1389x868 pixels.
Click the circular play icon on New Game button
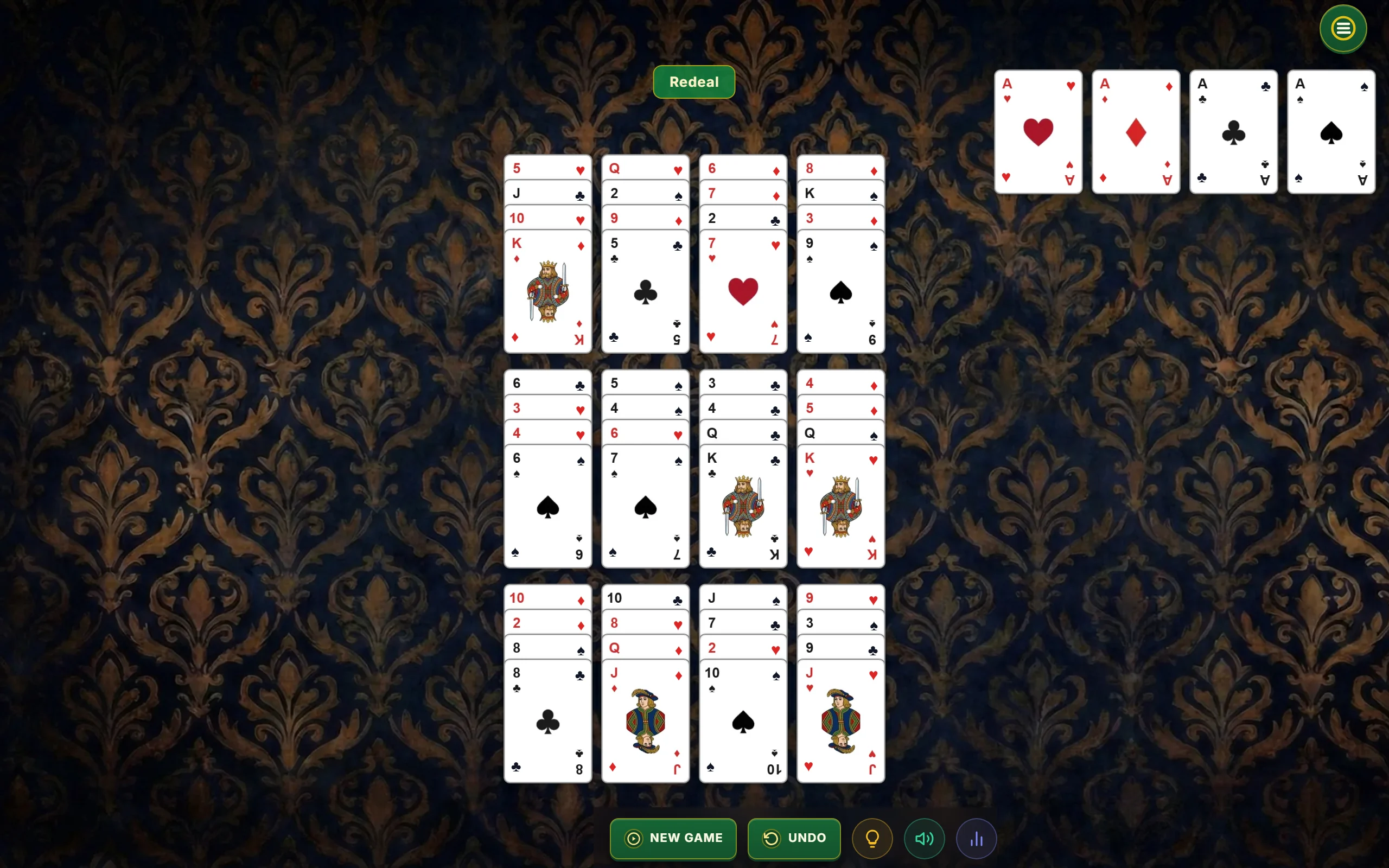[633, 838]
